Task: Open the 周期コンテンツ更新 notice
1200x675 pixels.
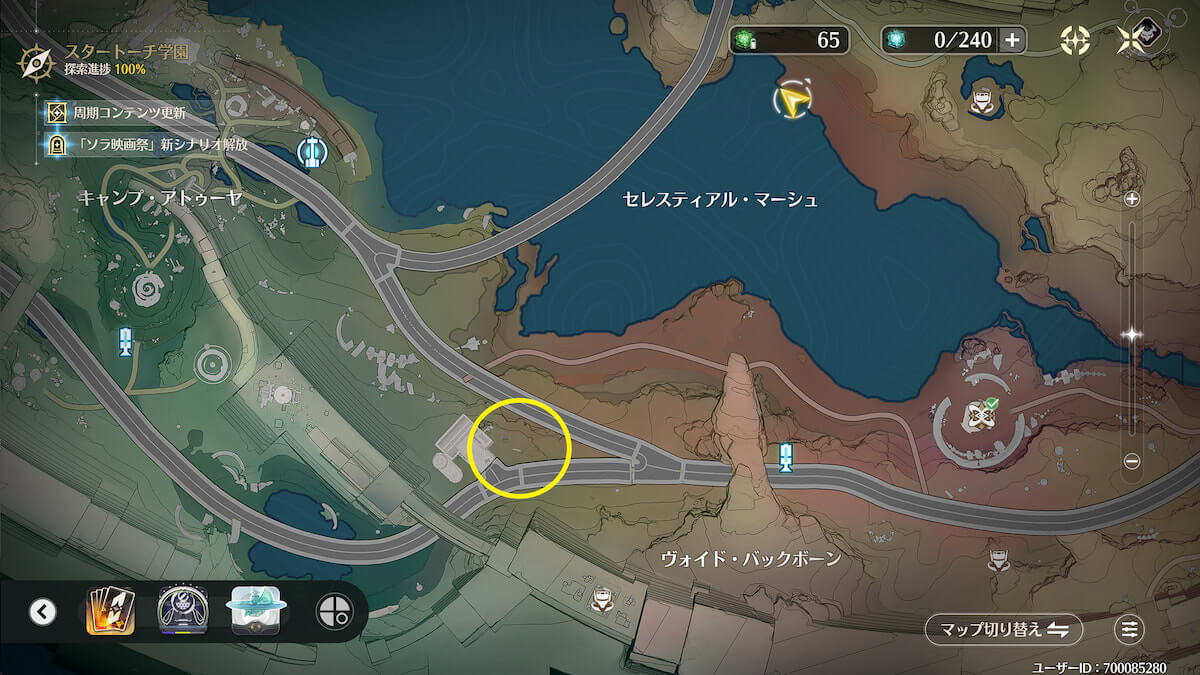Action: coord(128,112)
